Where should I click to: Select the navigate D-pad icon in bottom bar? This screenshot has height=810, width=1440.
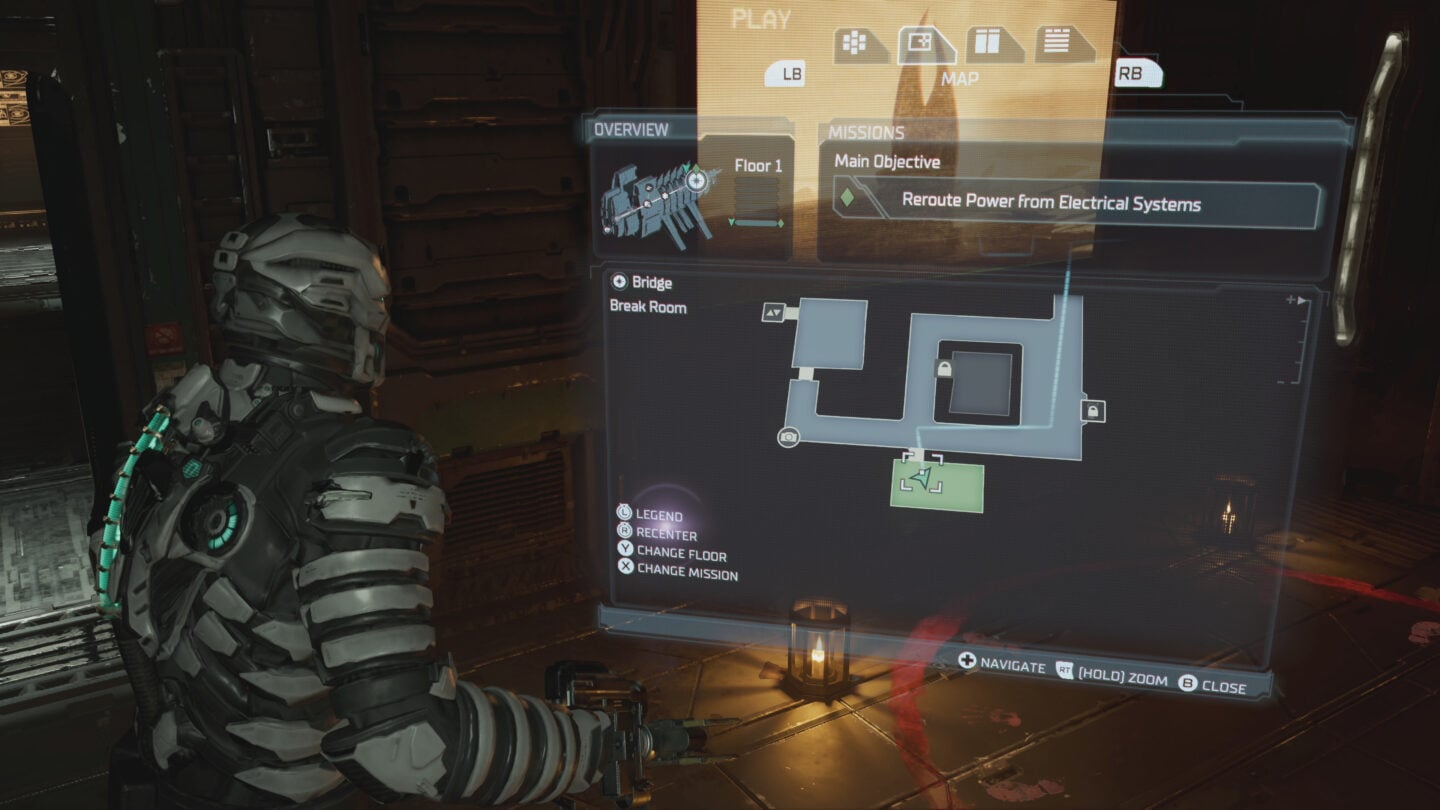[x=965, y=661]
